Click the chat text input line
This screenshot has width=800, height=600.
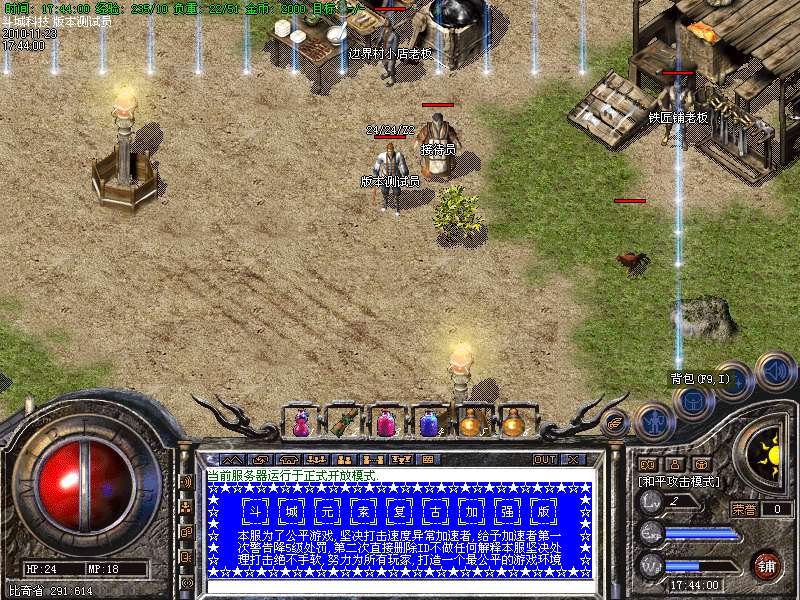click(x=400, y=586)
